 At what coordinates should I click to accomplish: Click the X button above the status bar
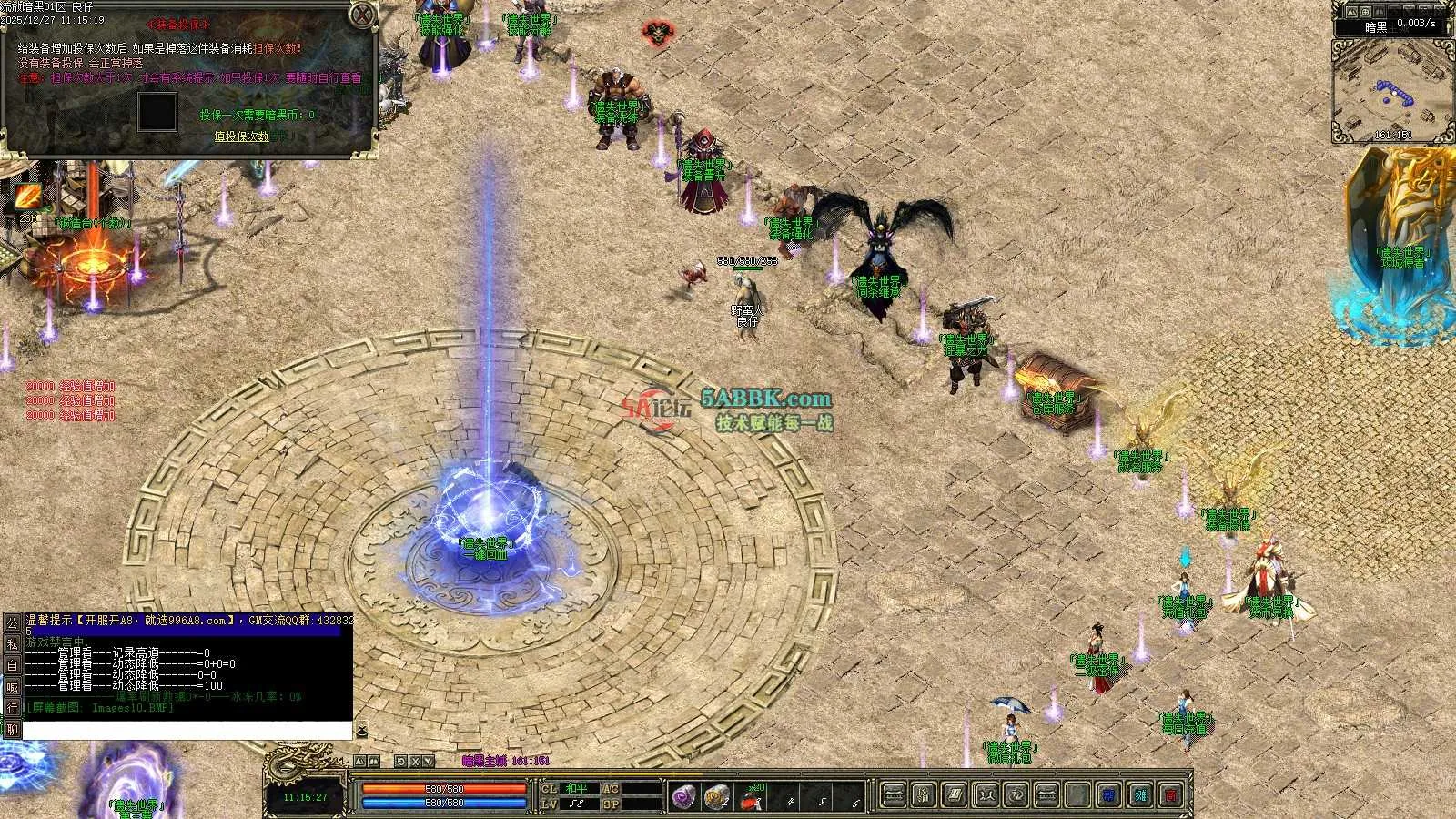pos(416,762)
